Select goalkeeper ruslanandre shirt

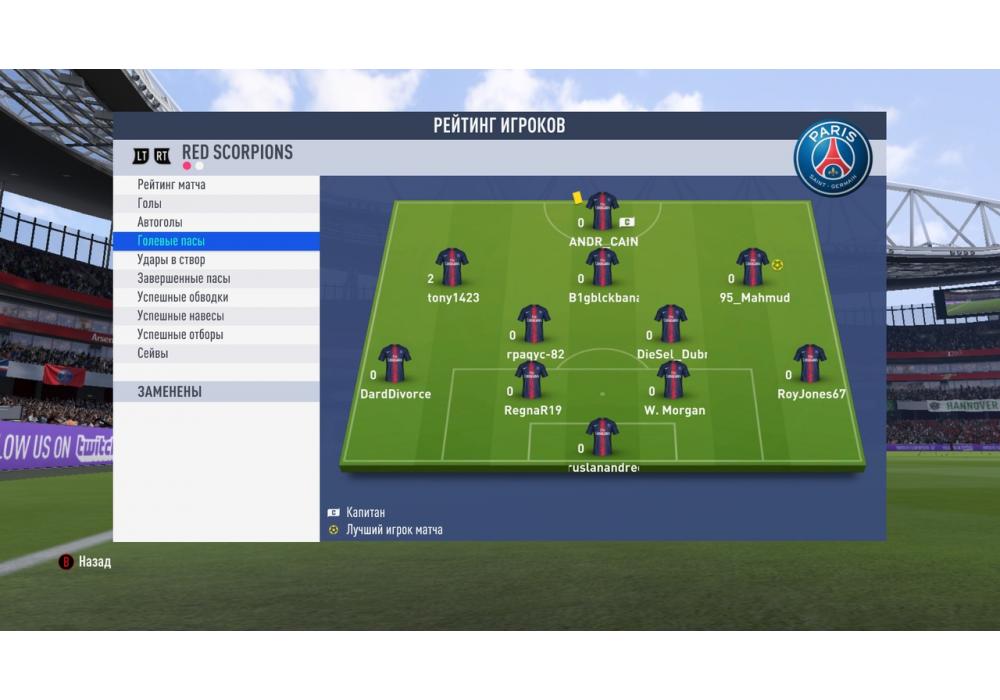[602, 437]
